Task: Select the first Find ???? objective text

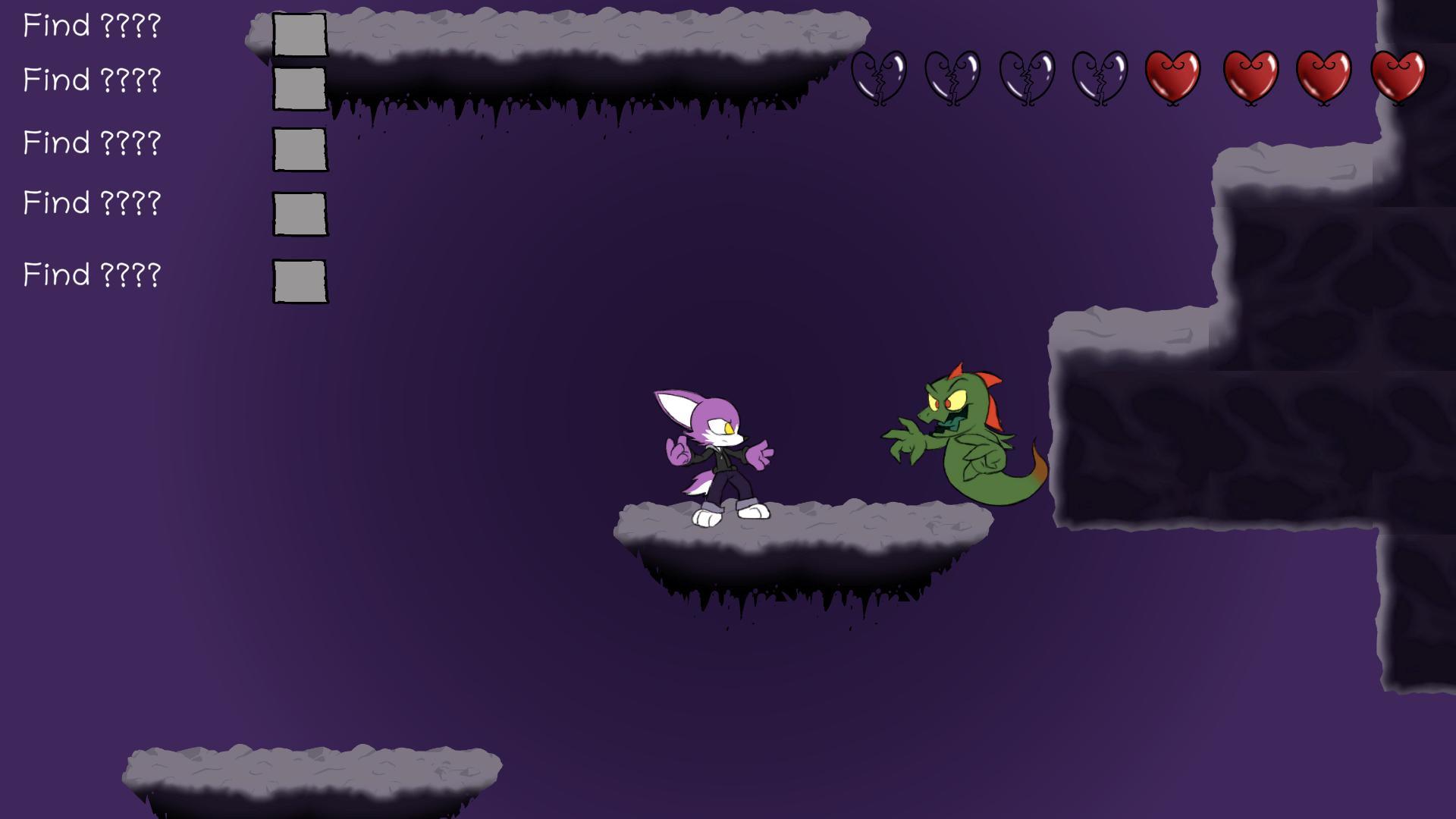Action: tap(92, 25)
